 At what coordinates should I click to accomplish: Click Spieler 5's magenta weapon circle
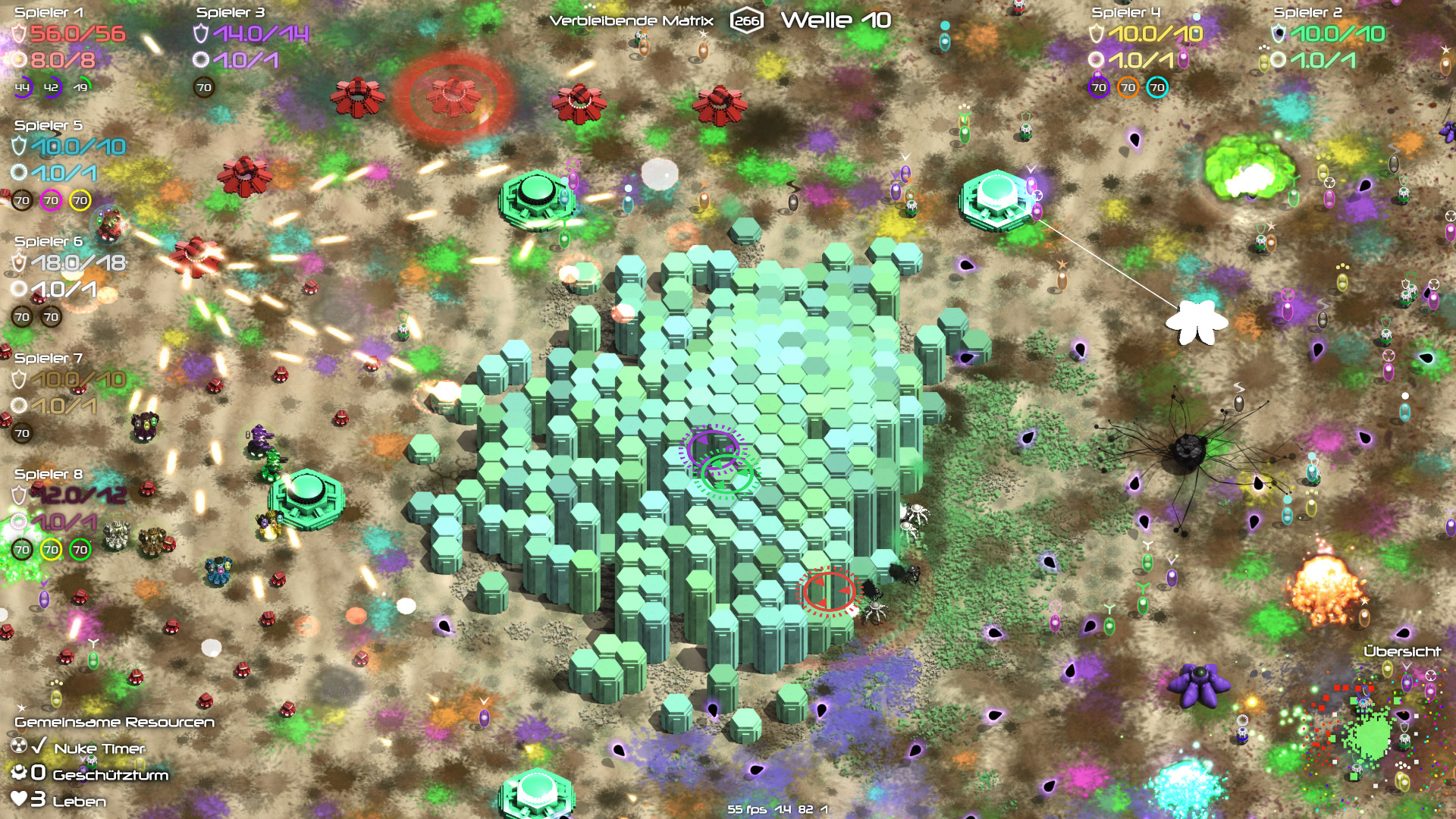tap(51, 201)
